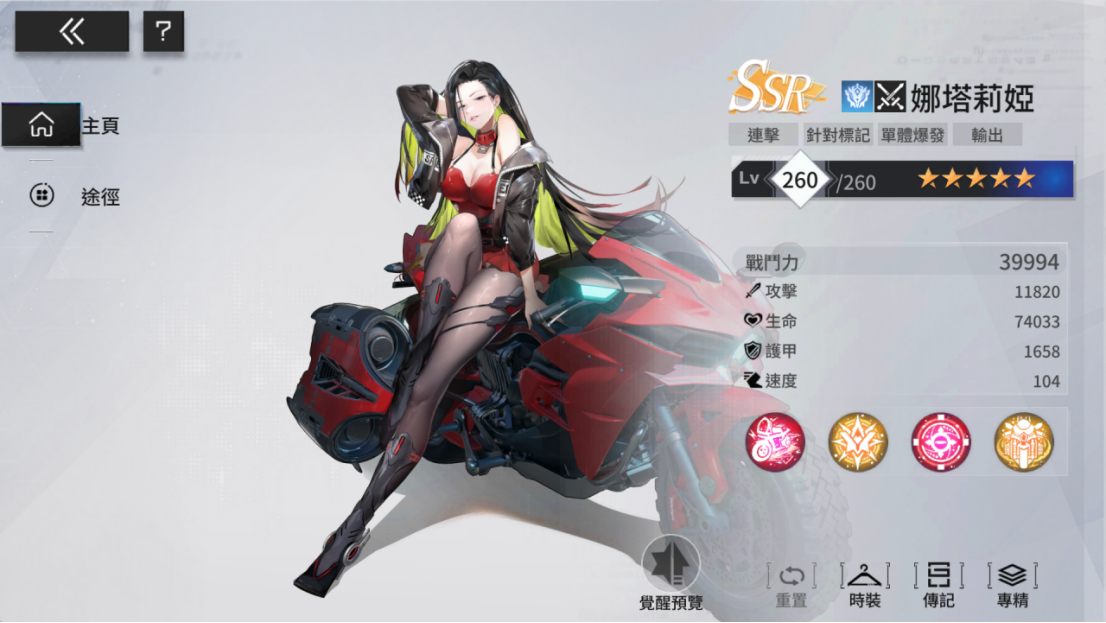Select the red motorcycle skill icon
Screen dimensions: 1106x623
[775, 442]
